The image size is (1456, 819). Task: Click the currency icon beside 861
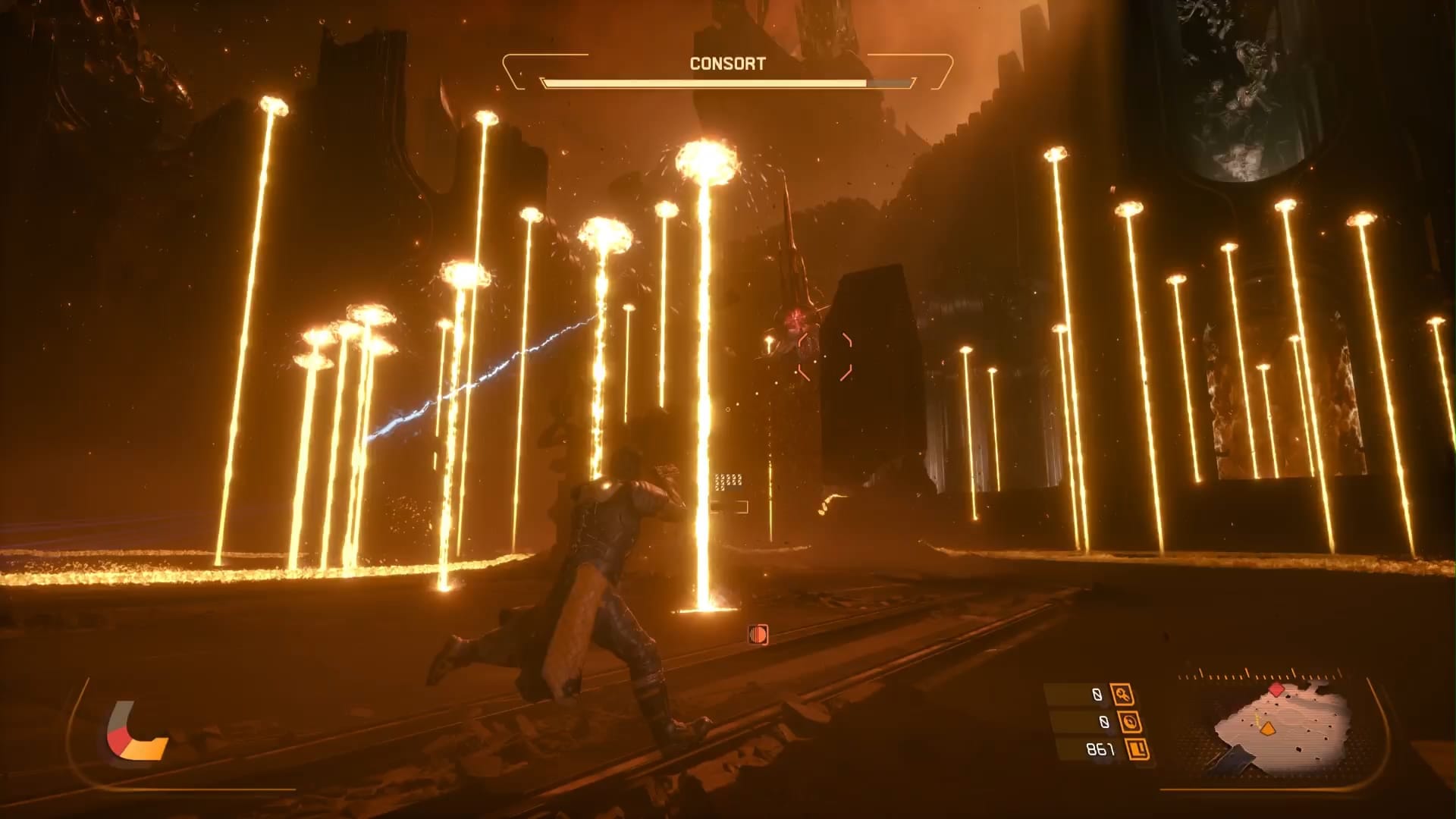[x=1137, y=750]
